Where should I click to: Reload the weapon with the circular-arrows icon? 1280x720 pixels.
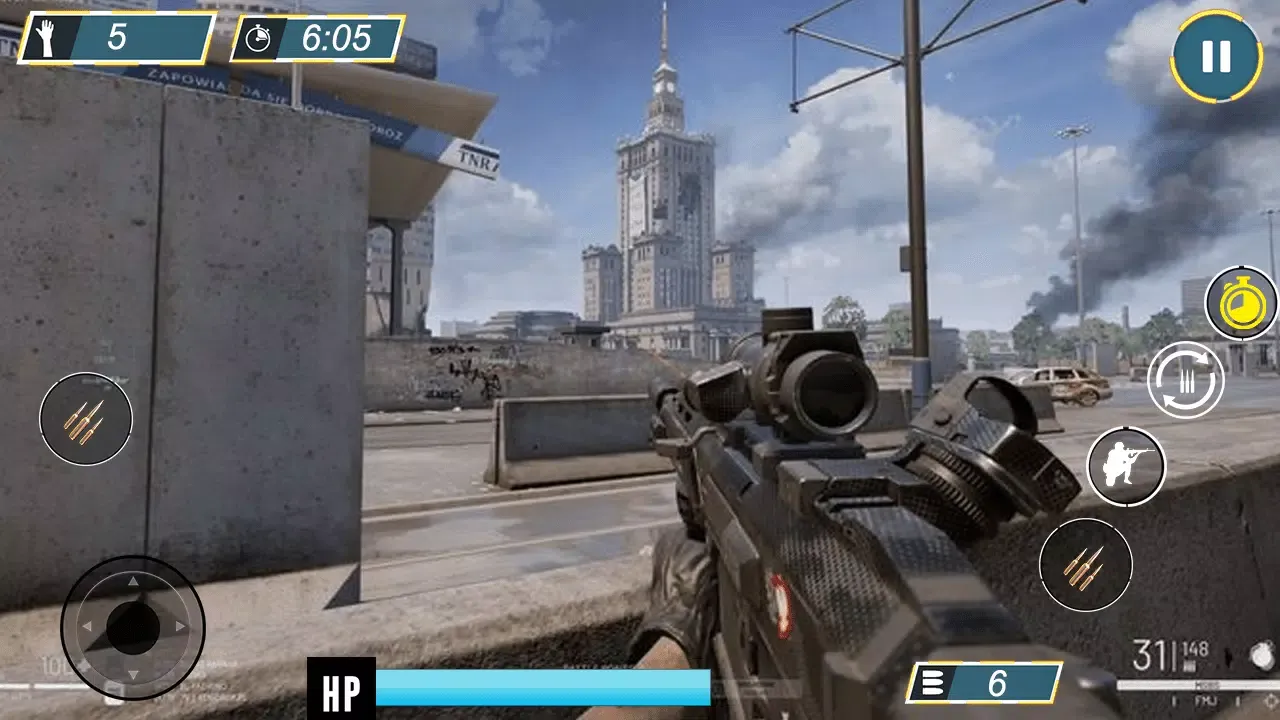[1184, 381]
